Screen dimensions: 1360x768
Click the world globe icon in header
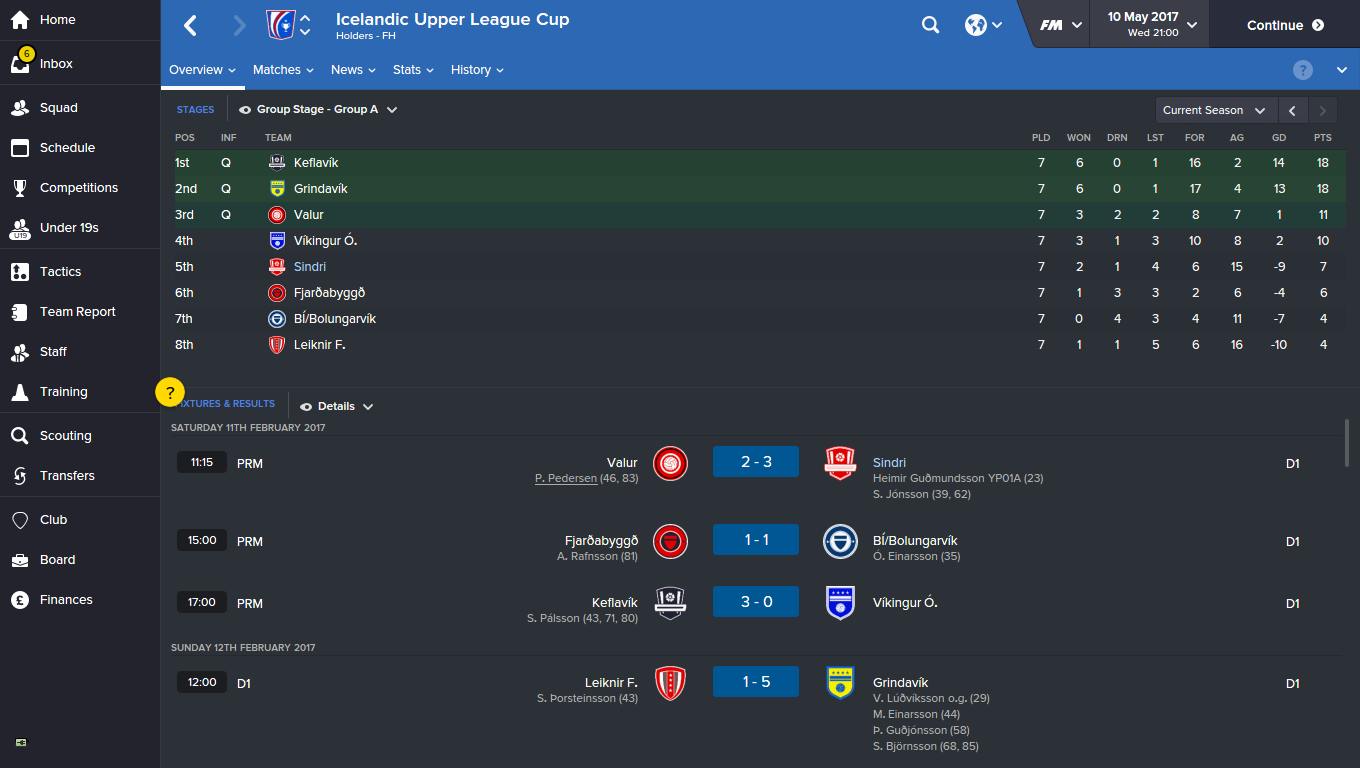click(977, 24)
